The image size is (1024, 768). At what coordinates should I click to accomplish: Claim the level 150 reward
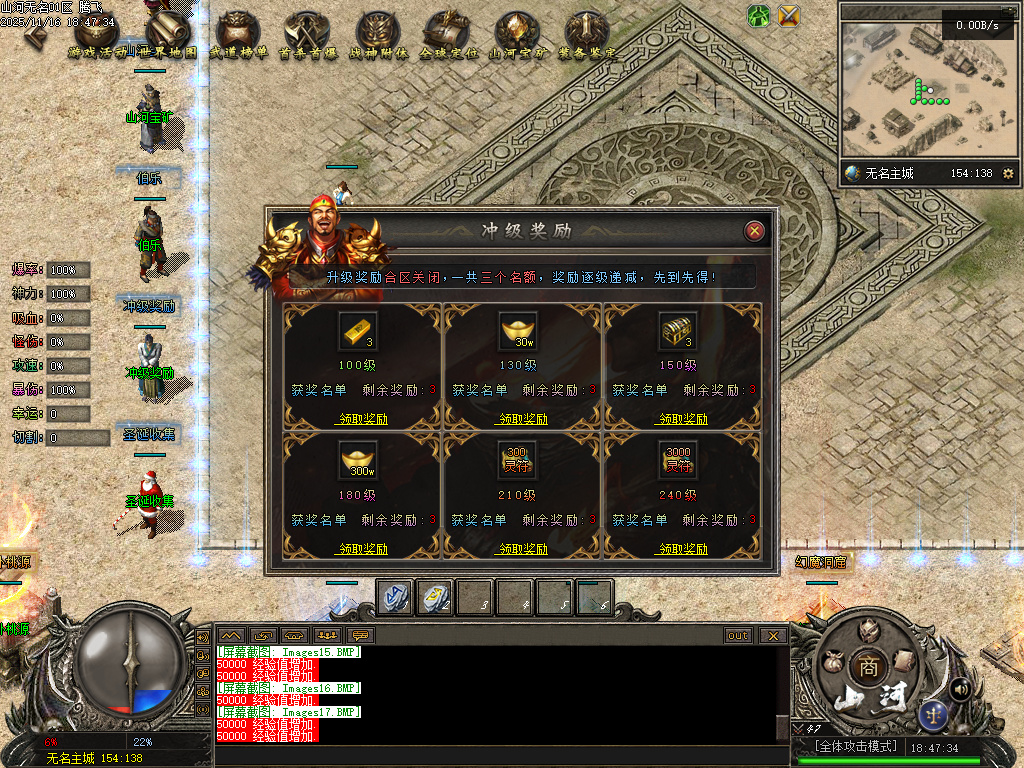point(683,419)
